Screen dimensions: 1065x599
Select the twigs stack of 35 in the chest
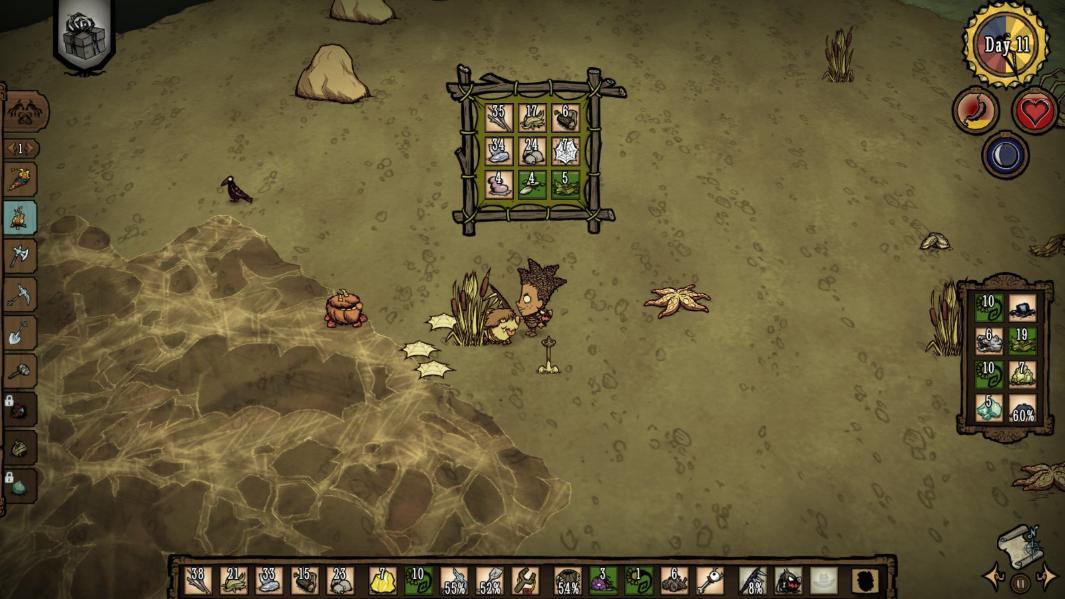498,116
